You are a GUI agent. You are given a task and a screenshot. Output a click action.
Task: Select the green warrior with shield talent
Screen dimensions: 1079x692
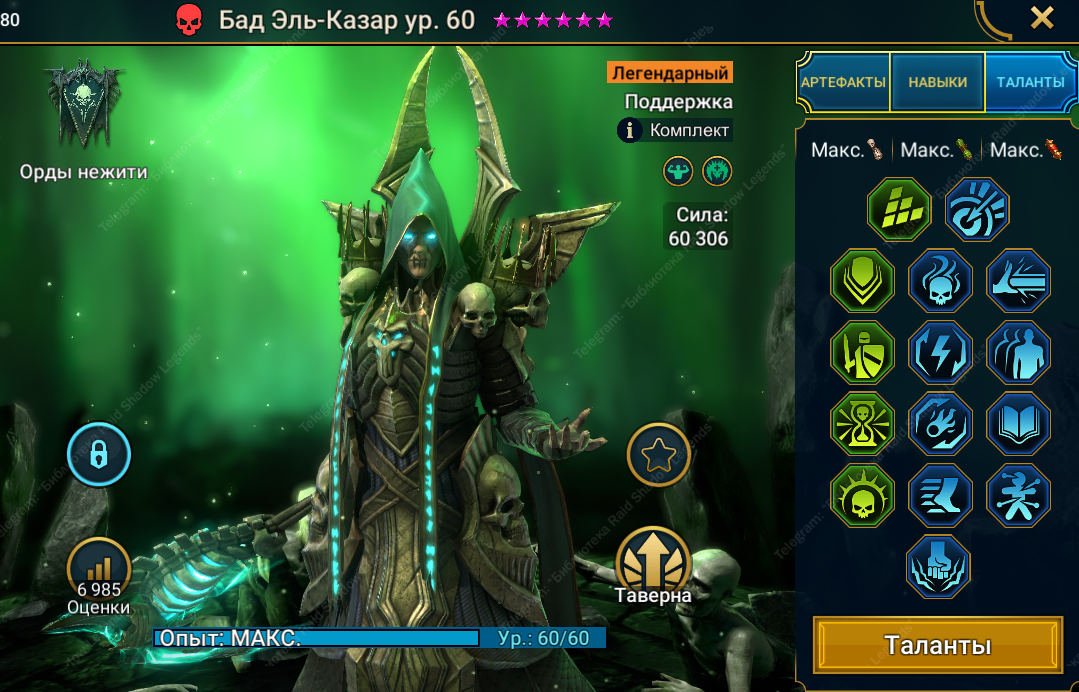(862, 353)
